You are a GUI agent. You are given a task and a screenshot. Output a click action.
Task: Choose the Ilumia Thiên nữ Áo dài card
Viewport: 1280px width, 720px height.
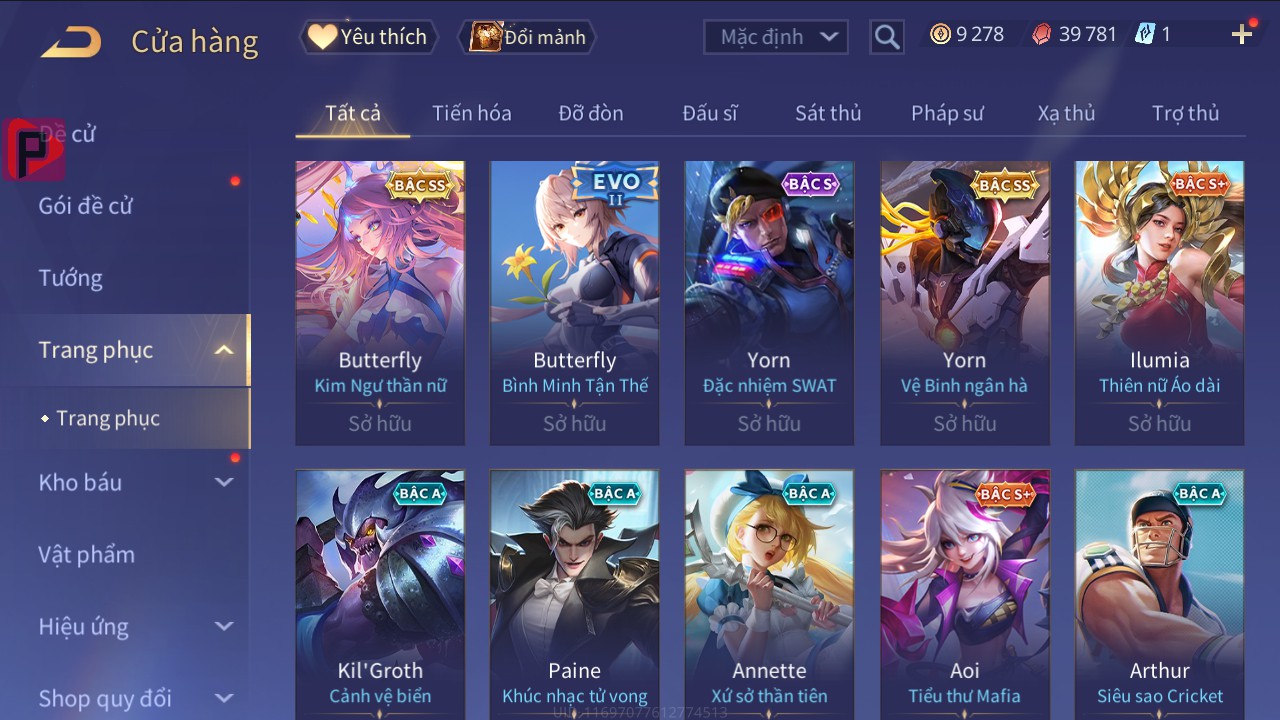click(x=1159, y=302)
